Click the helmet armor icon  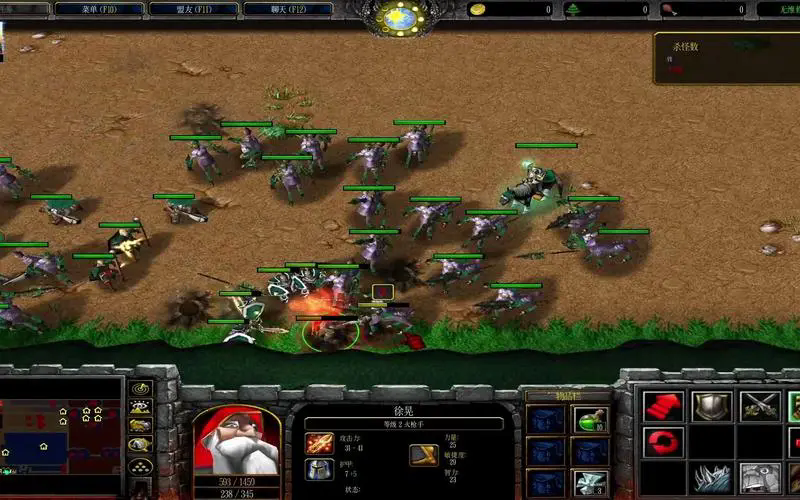point(319,470)
